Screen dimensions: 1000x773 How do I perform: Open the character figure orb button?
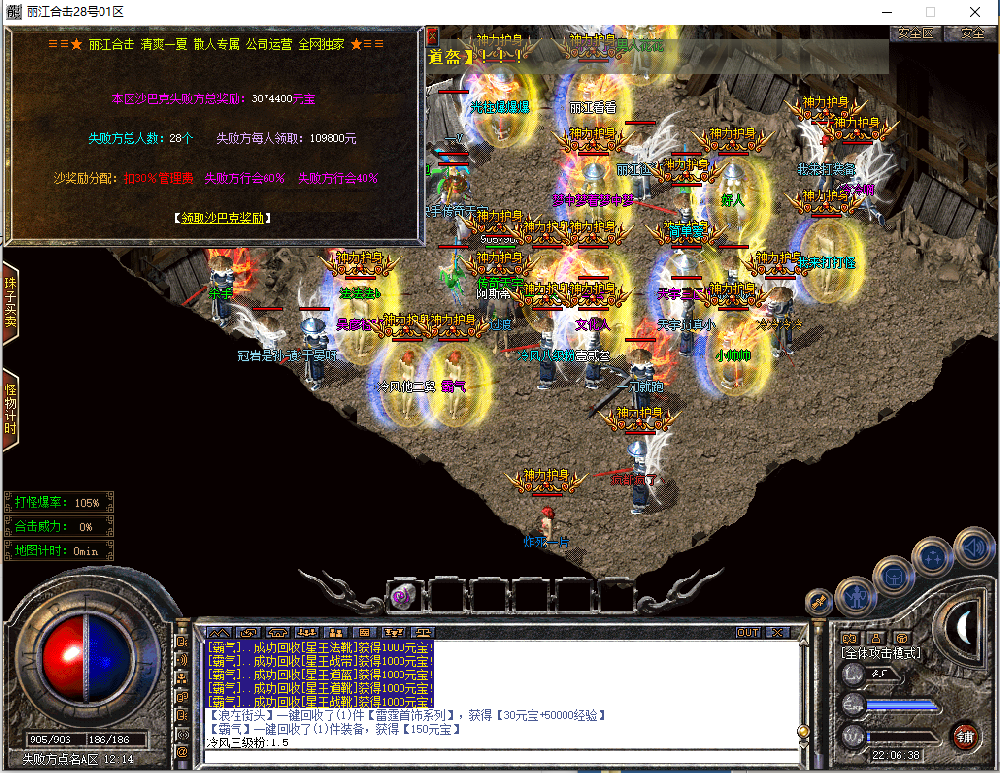(x=855, y=597)
